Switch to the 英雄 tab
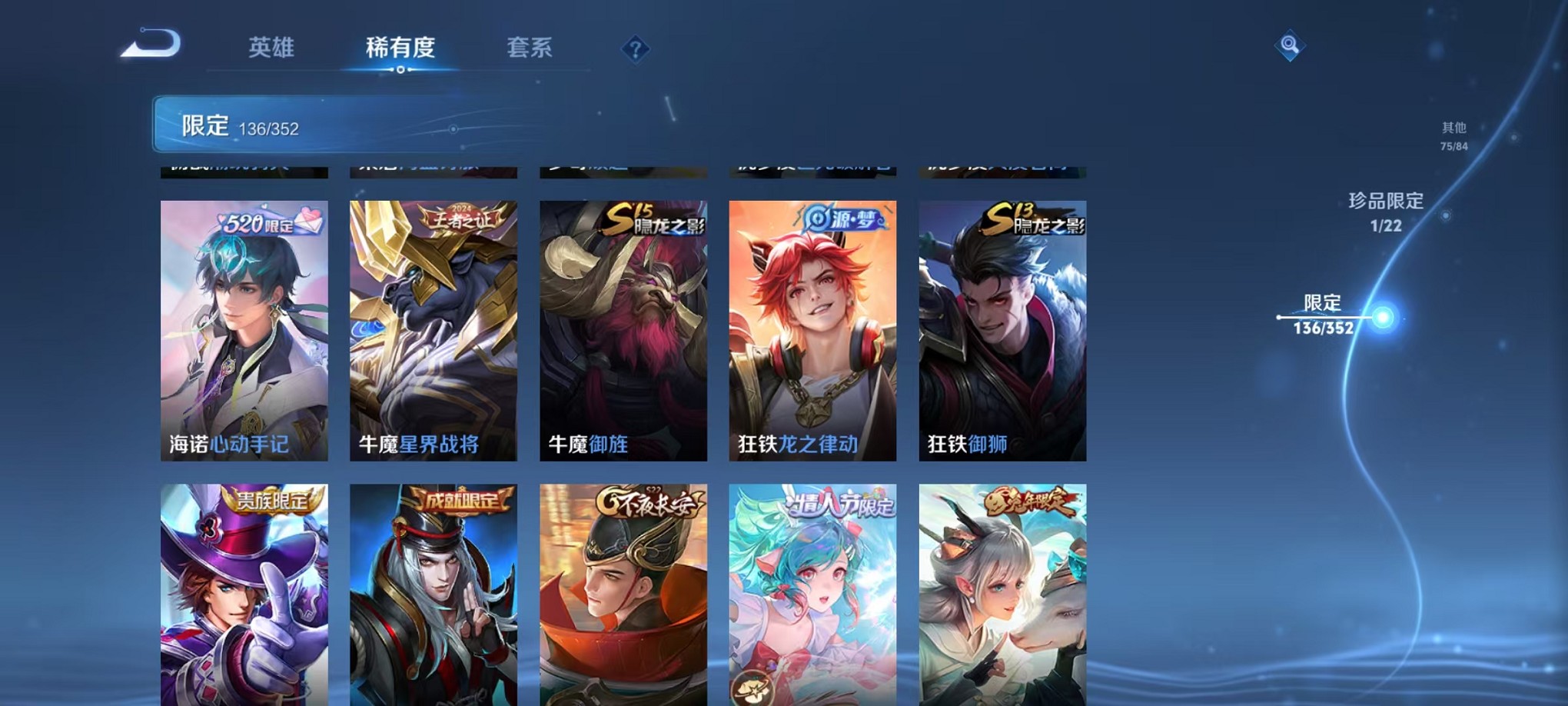Image resolution: width=1568 pixels, height=706 pixels. (271, 48)
